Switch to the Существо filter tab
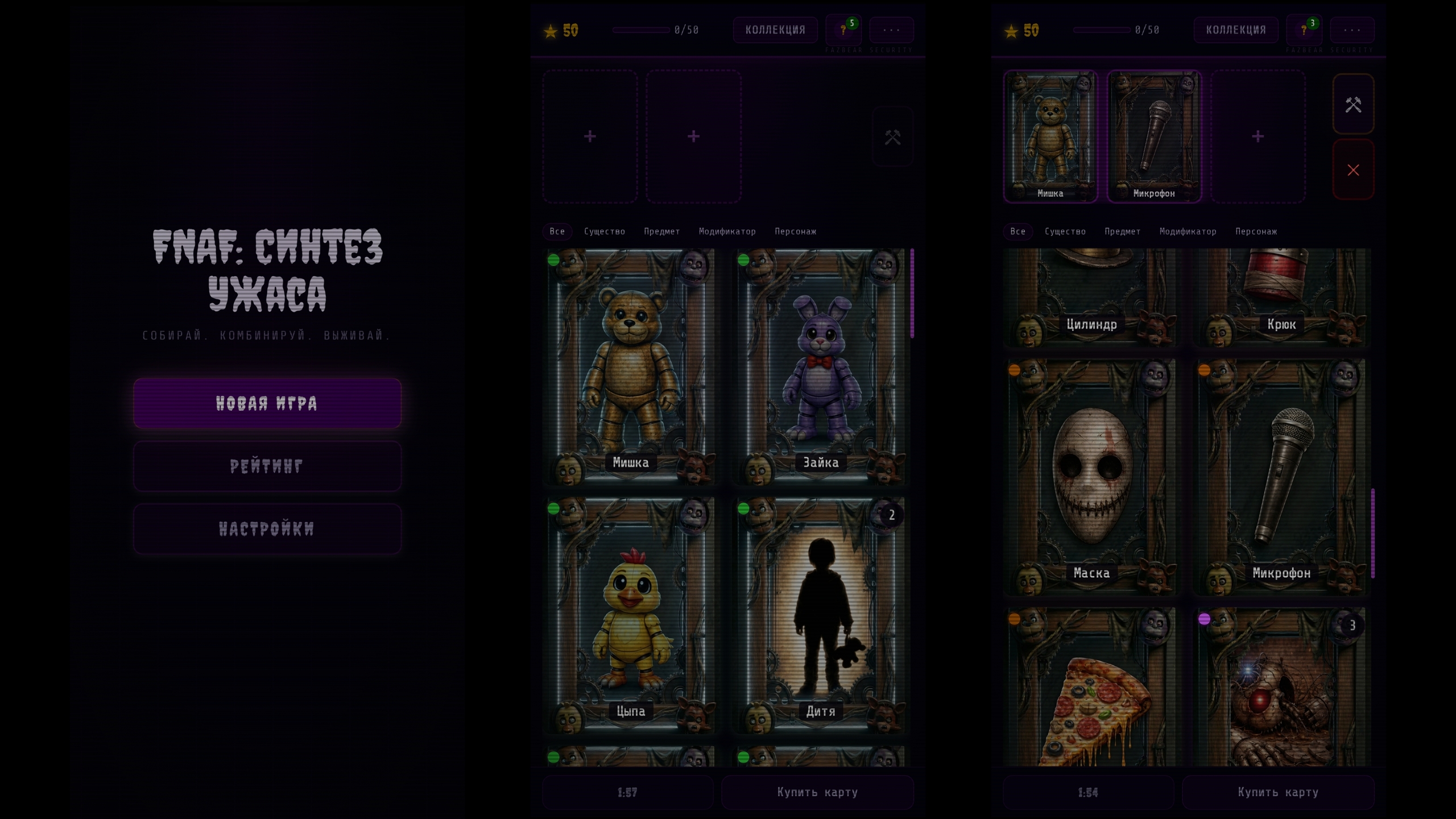This screenshot has width=1456, height=819. coord(605,231)
